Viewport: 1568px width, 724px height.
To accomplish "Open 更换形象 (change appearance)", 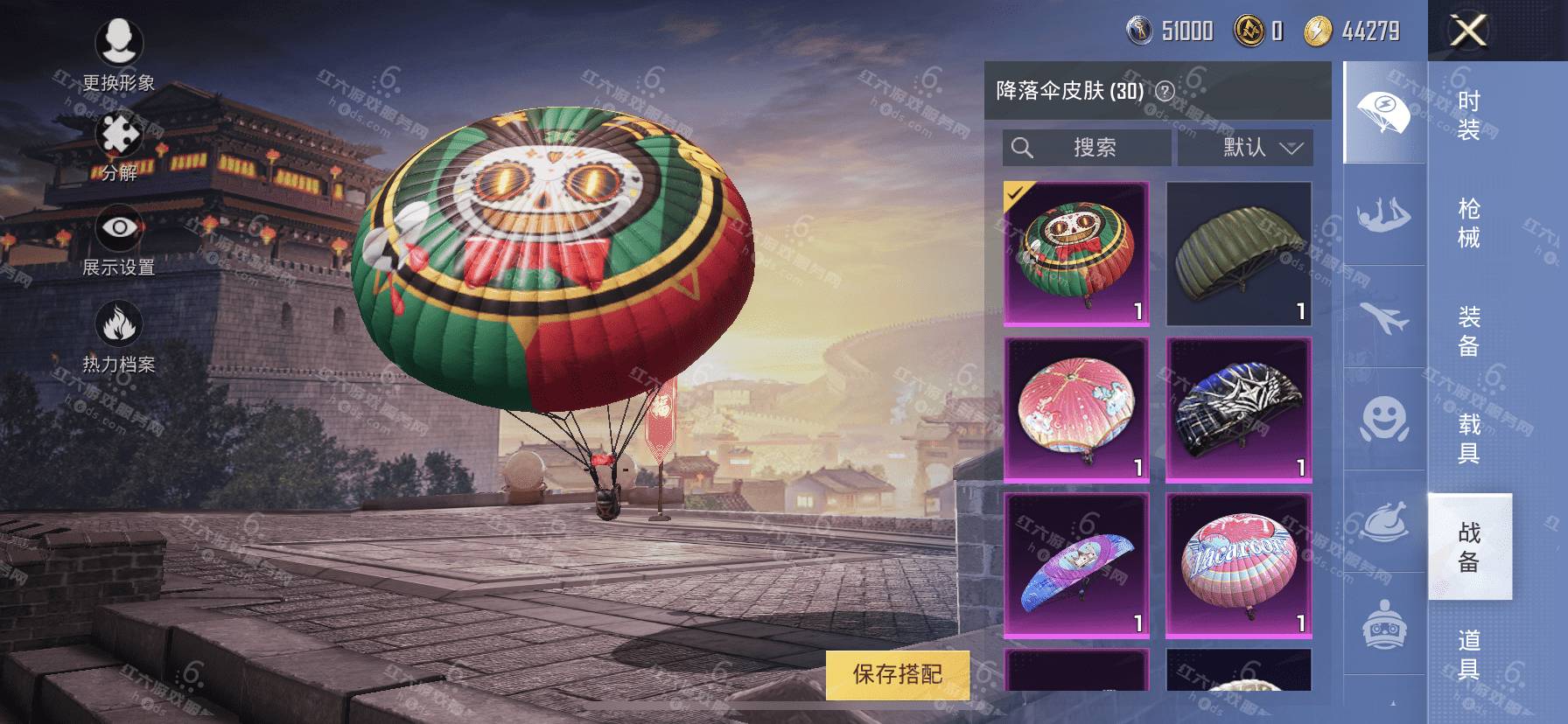I will pos(119,54).
